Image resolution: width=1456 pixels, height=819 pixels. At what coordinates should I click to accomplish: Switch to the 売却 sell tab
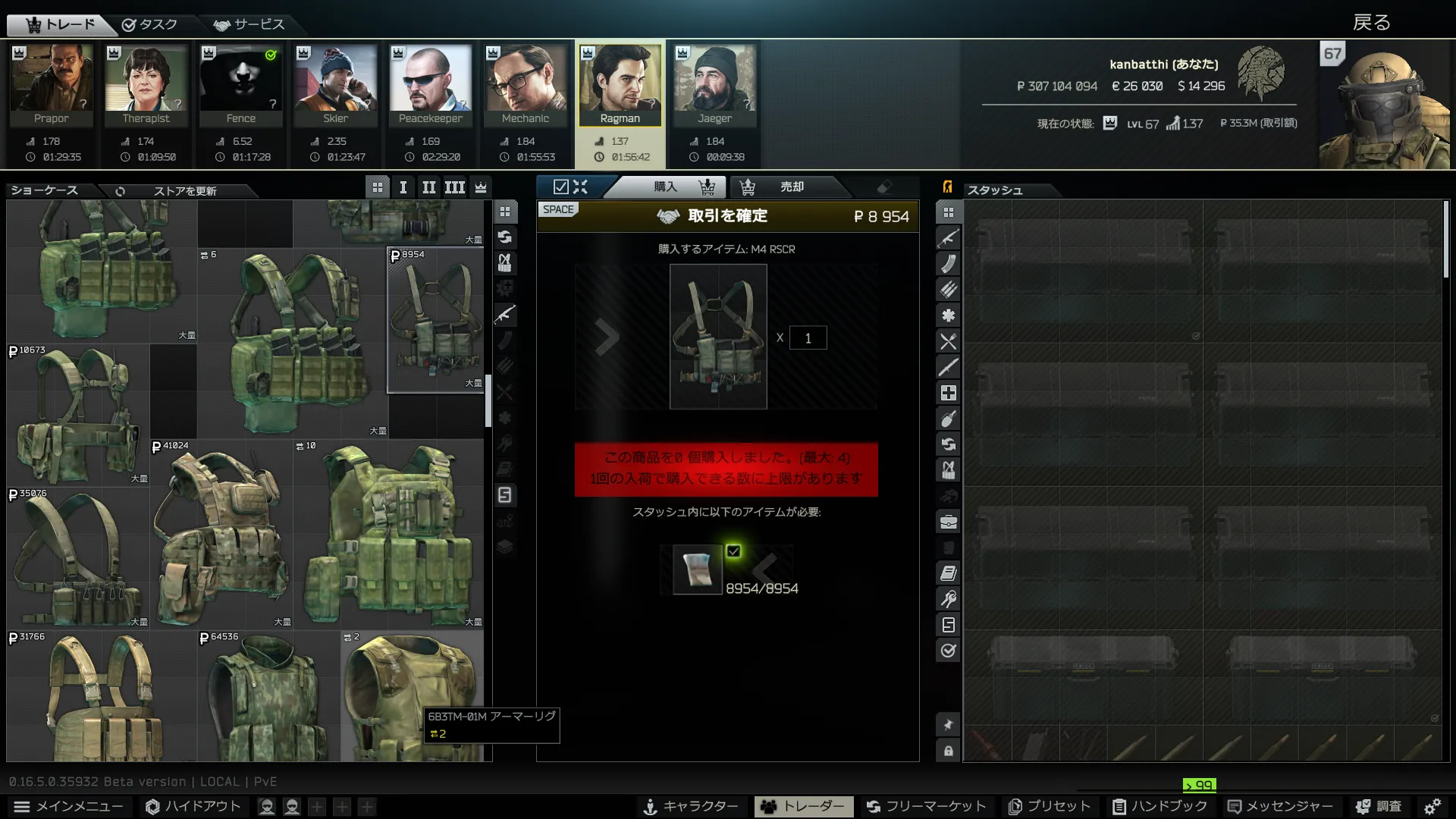(x=791, y=187)
